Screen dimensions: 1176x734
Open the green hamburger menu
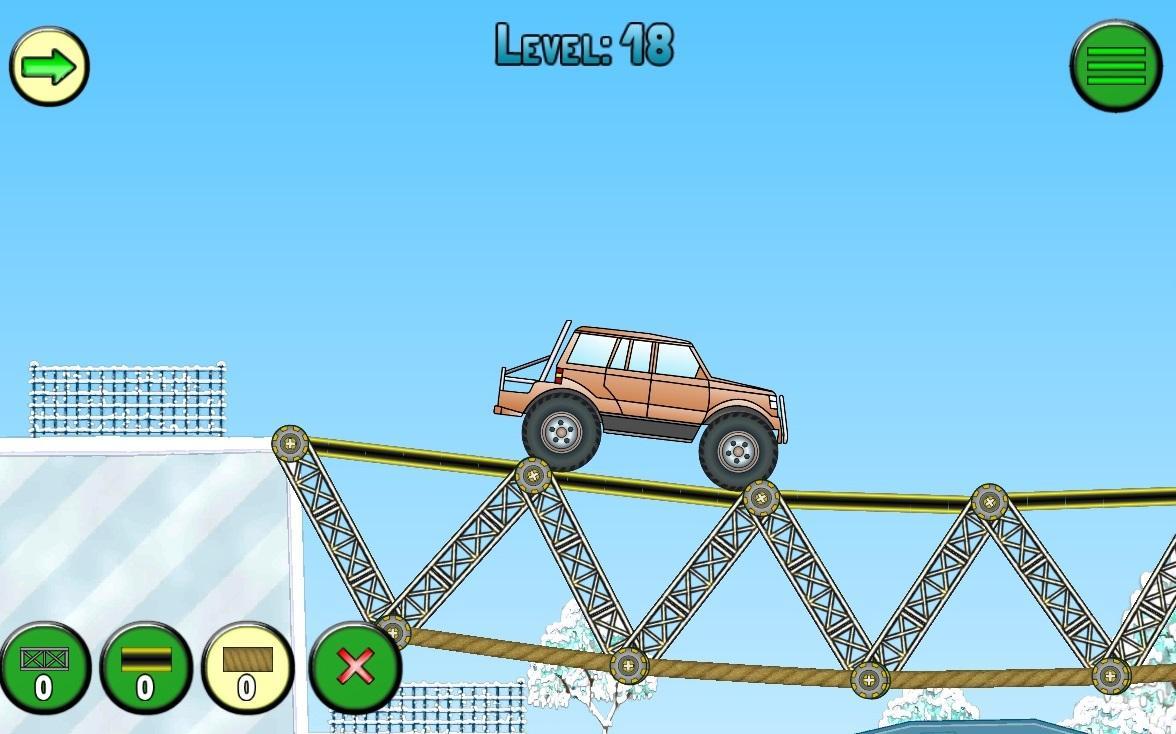[x=1115, y=66]
